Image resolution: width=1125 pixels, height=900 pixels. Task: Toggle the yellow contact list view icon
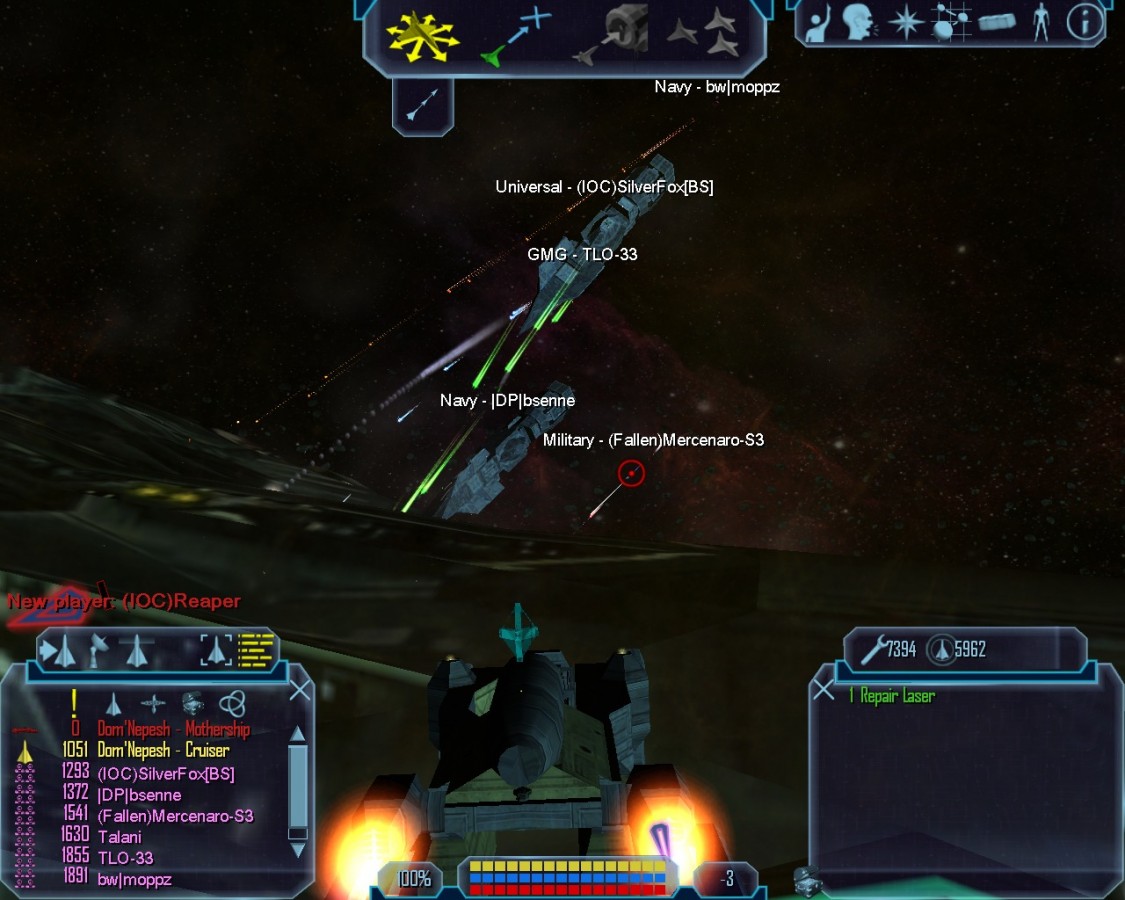pyautogui.click(x=256, y=650)
